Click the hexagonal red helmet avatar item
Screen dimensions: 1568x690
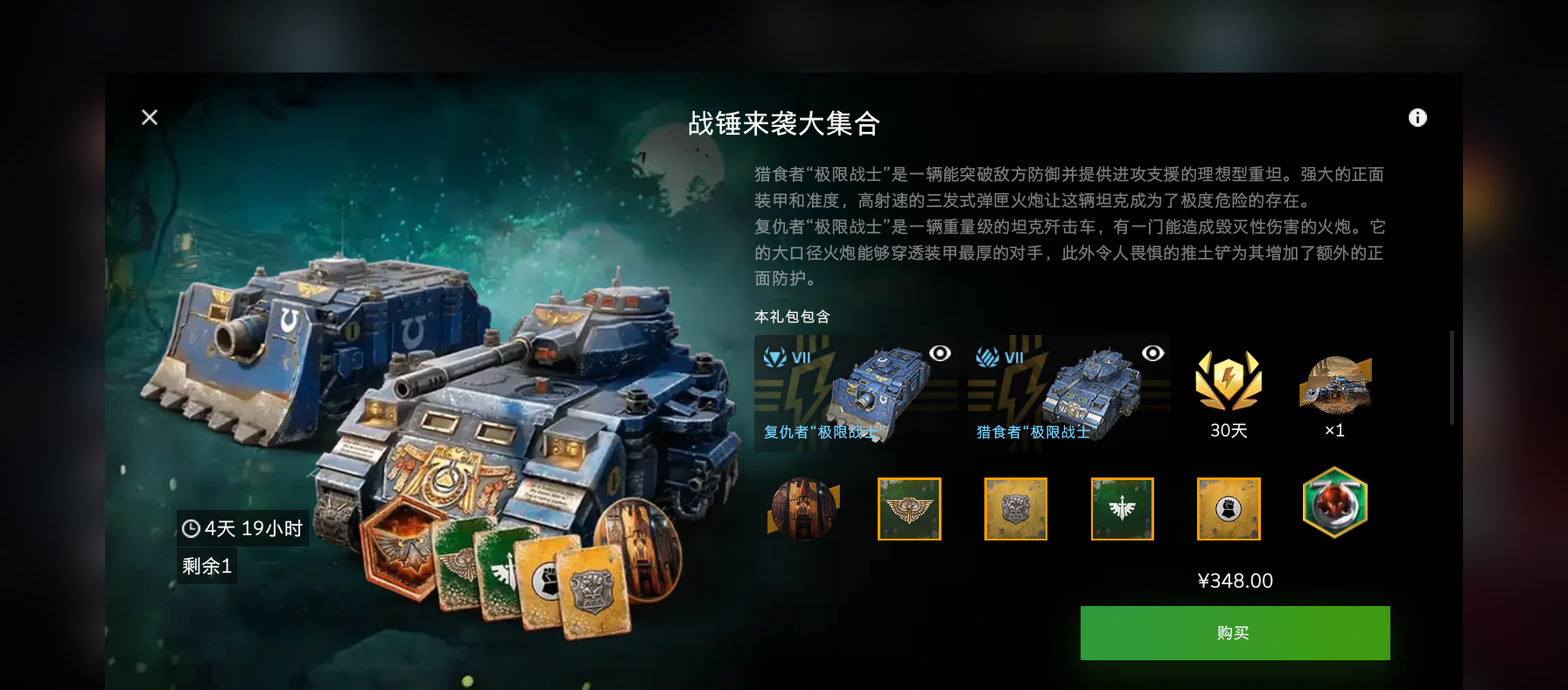point(1334,503)
